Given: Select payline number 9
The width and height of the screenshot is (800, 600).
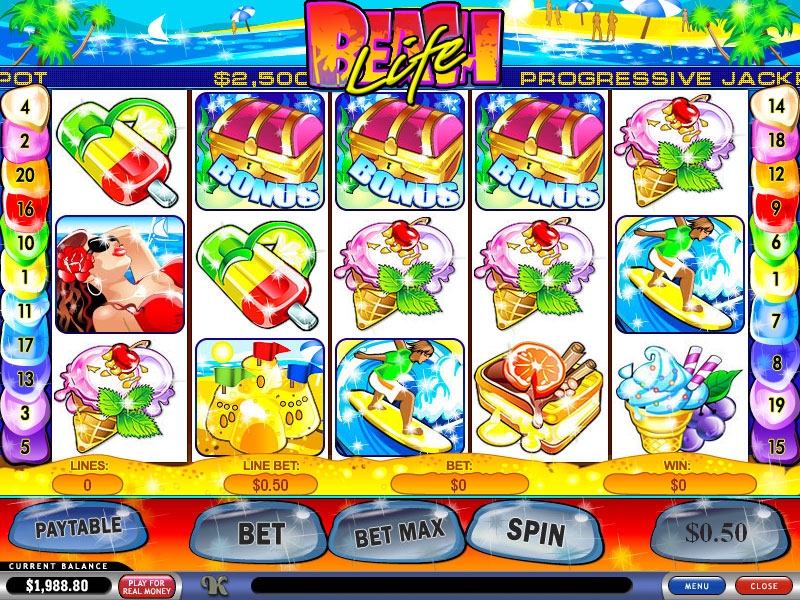Looking at the screenshot, I should pos(776,209).
